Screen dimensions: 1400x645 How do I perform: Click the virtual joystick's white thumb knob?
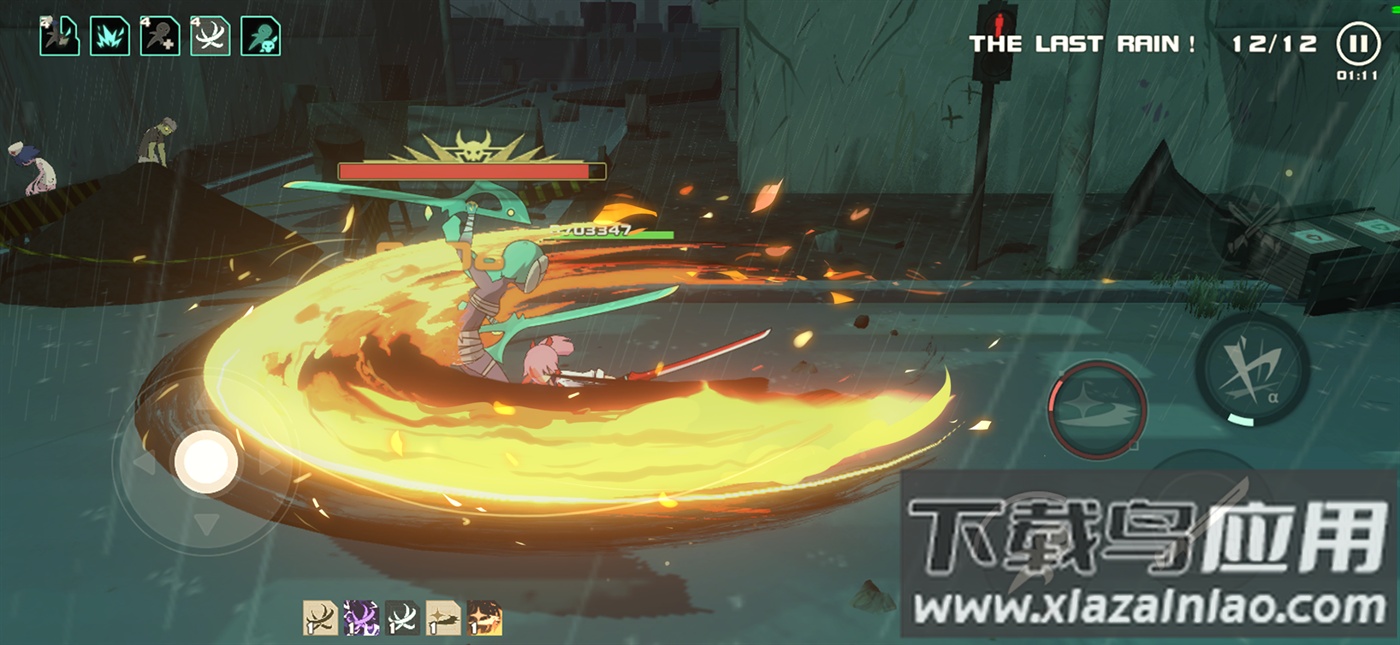pos(206,461)
